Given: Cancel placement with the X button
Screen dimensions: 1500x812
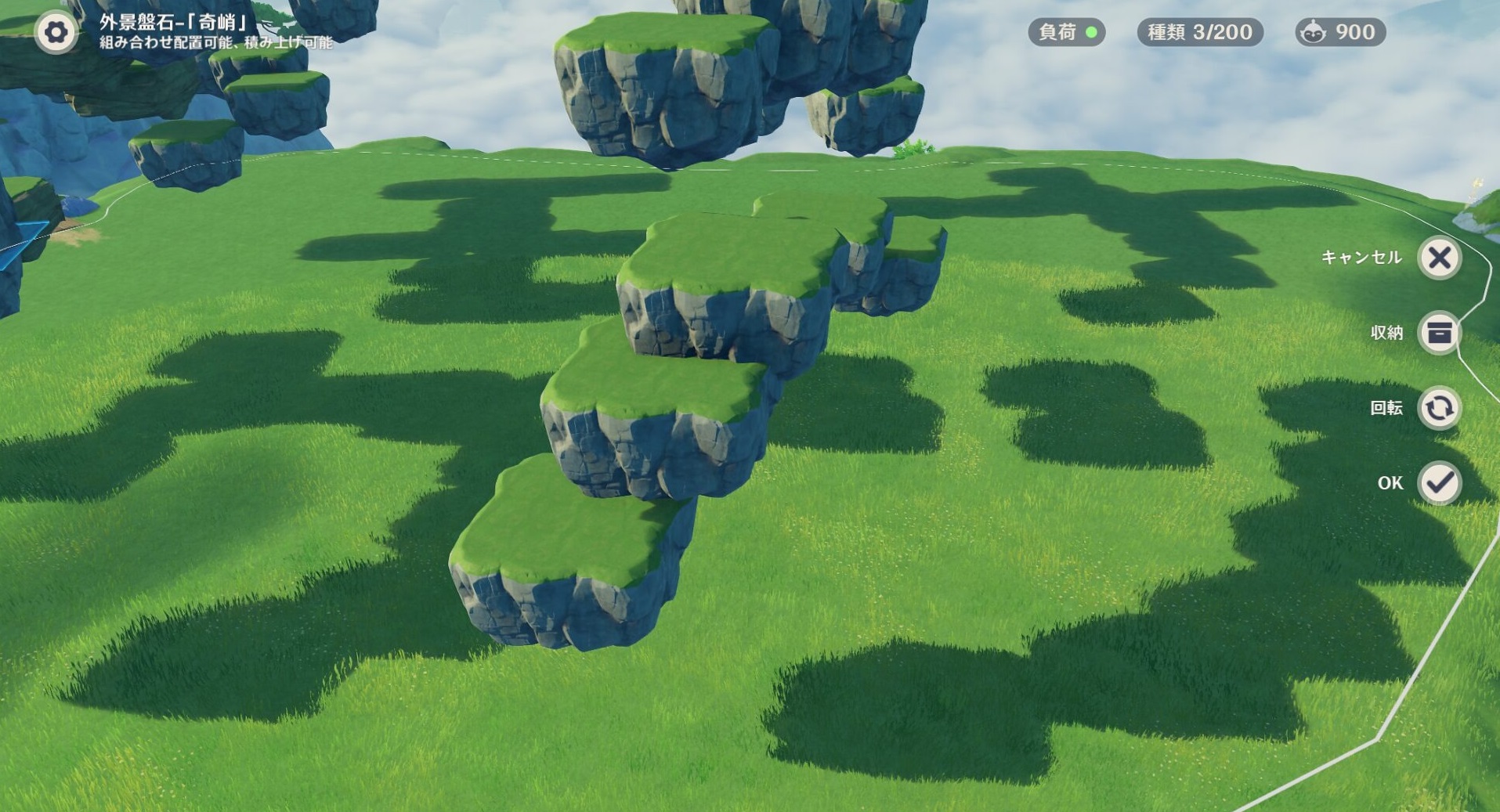Looking at the screenshot, I should pyautogui.click(x=1439, y=258).
